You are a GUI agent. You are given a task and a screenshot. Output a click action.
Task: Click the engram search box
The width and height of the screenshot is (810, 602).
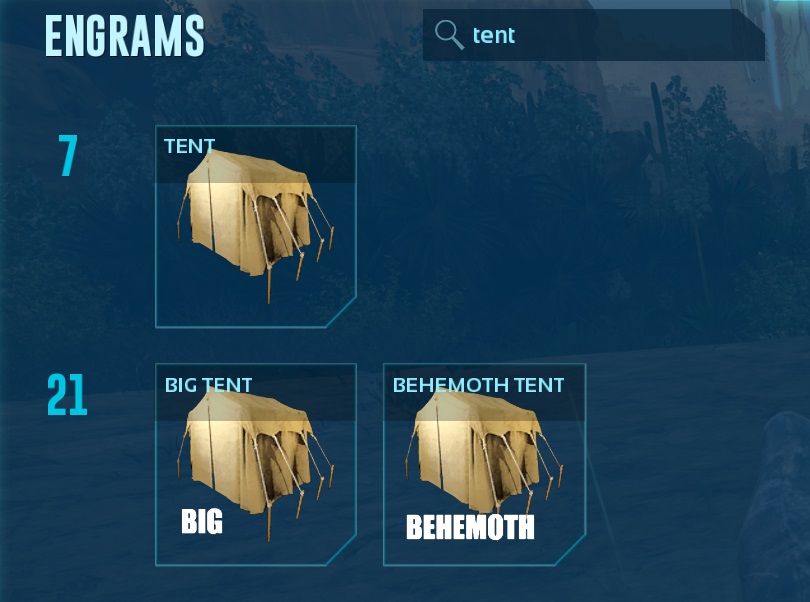[x=610, y=36]
